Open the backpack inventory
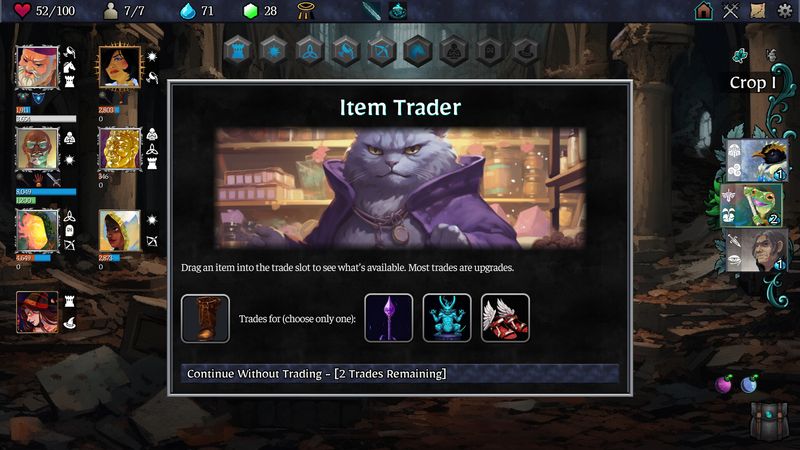This screenshot has width=800, height=450. point(769,421)
